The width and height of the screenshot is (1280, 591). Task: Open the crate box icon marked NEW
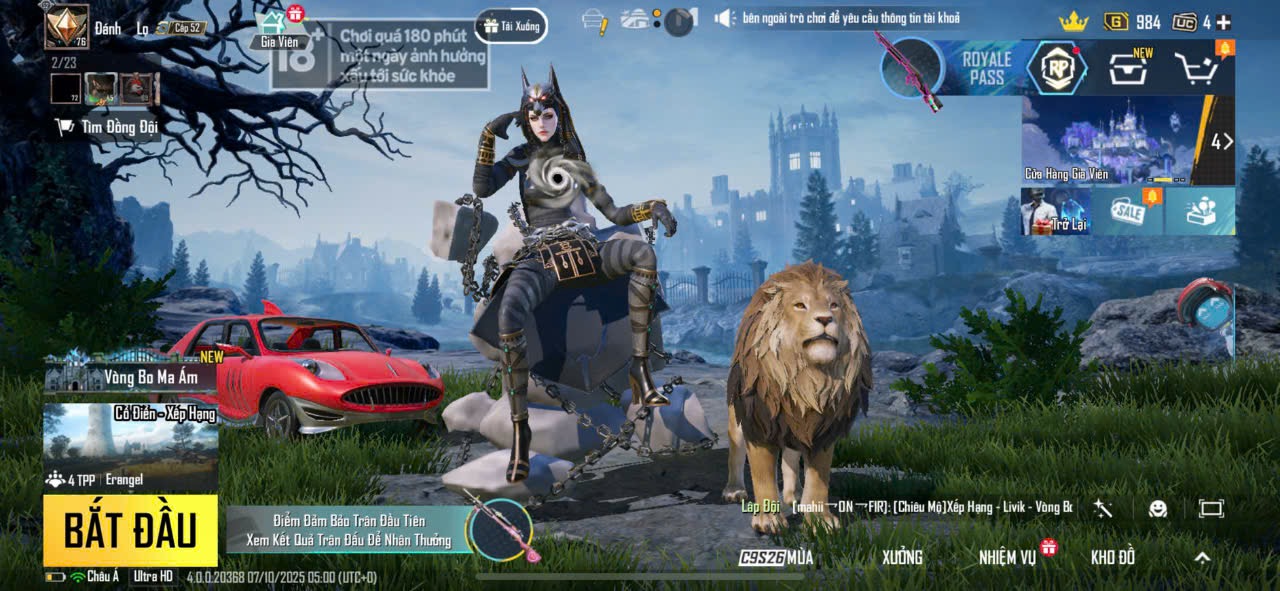1128,68
